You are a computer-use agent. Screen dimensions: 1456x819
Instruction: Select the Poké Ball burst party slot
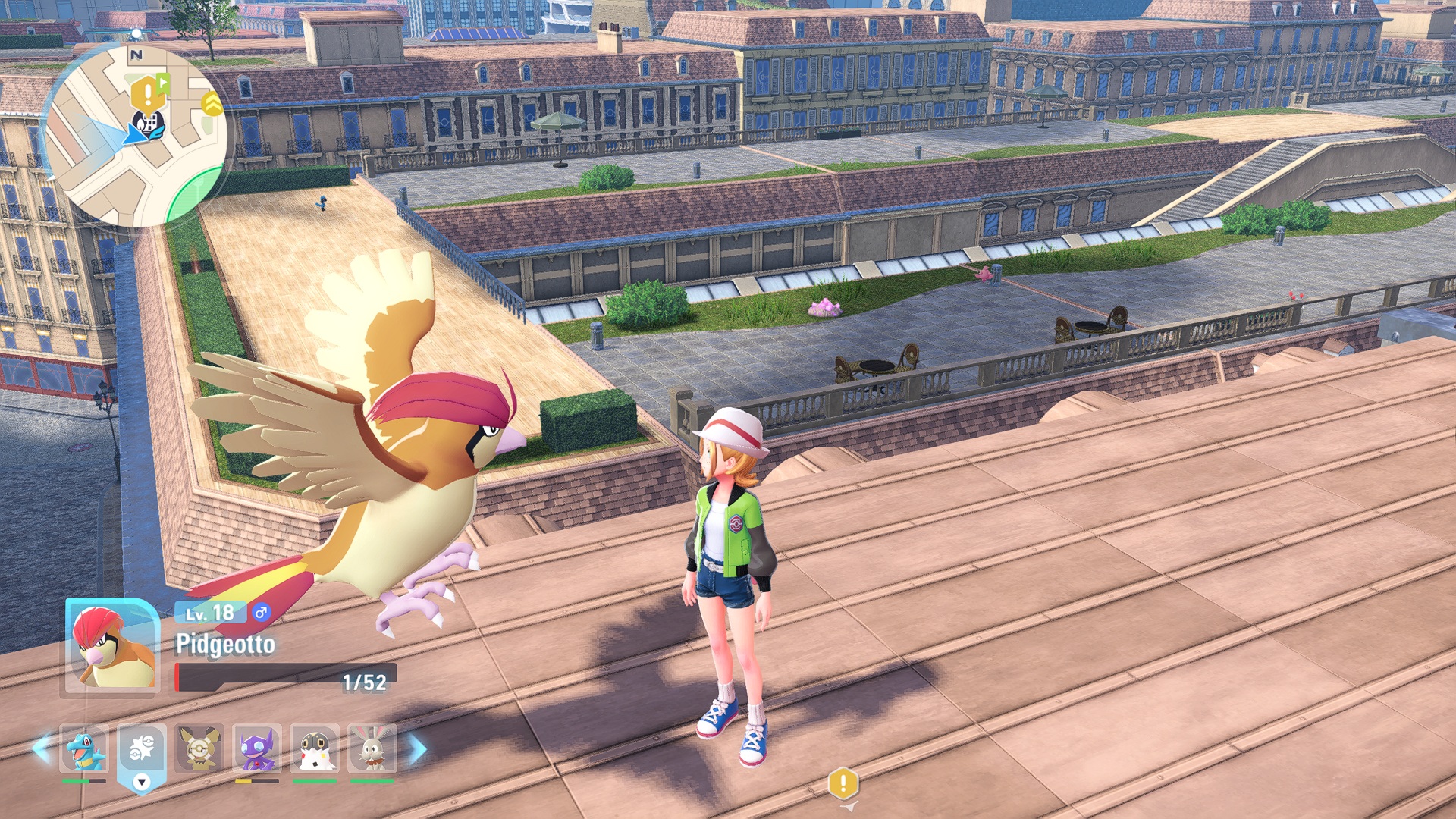click(x=142, y=748)
